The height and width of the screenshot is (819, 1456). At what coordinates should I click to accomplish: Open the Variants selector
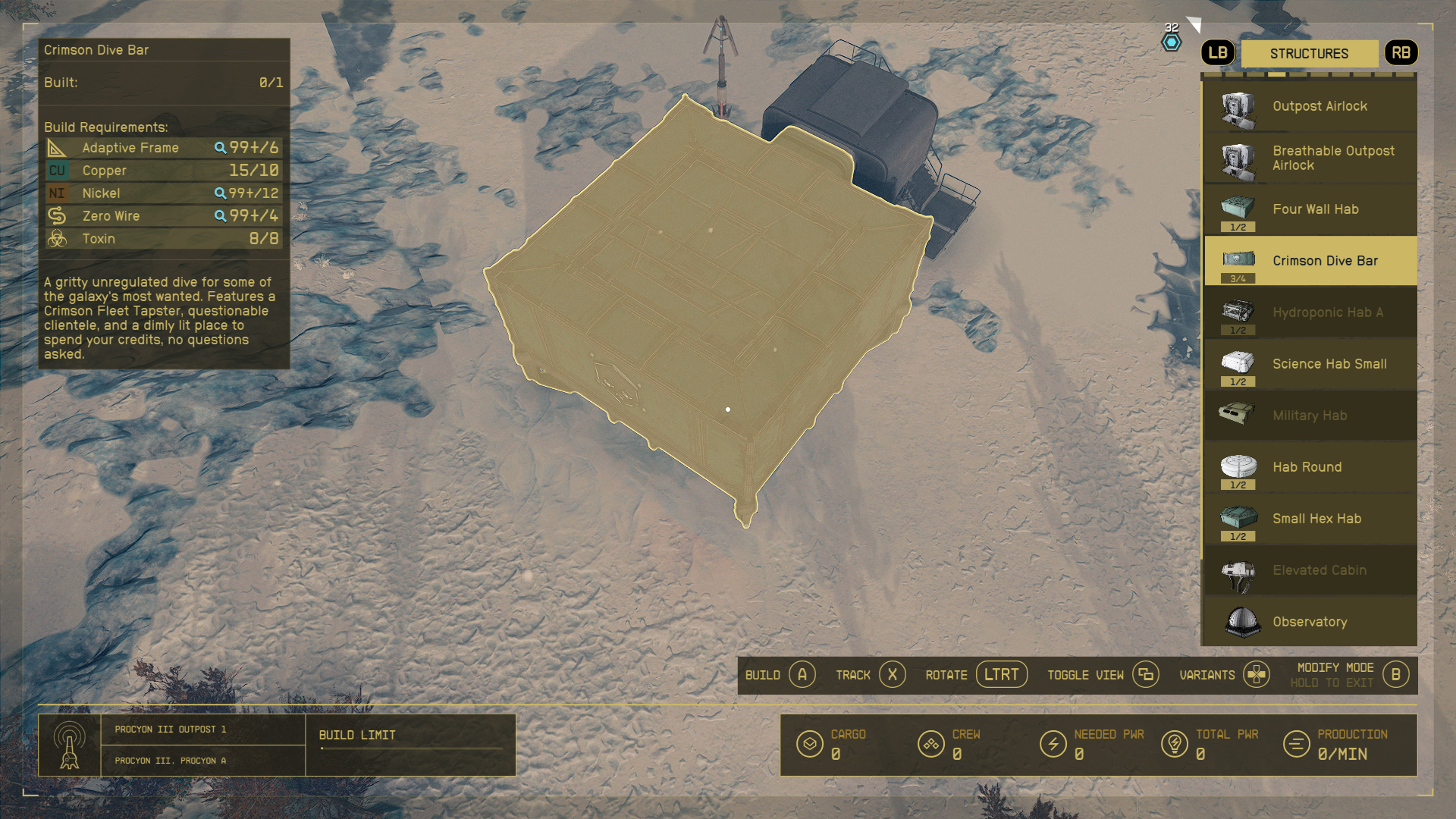click(1256, 674)
